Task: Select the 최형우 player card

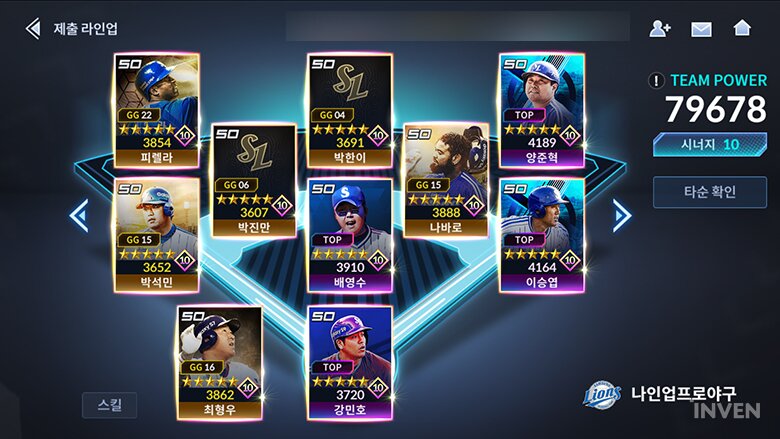Action: point(220,361)
